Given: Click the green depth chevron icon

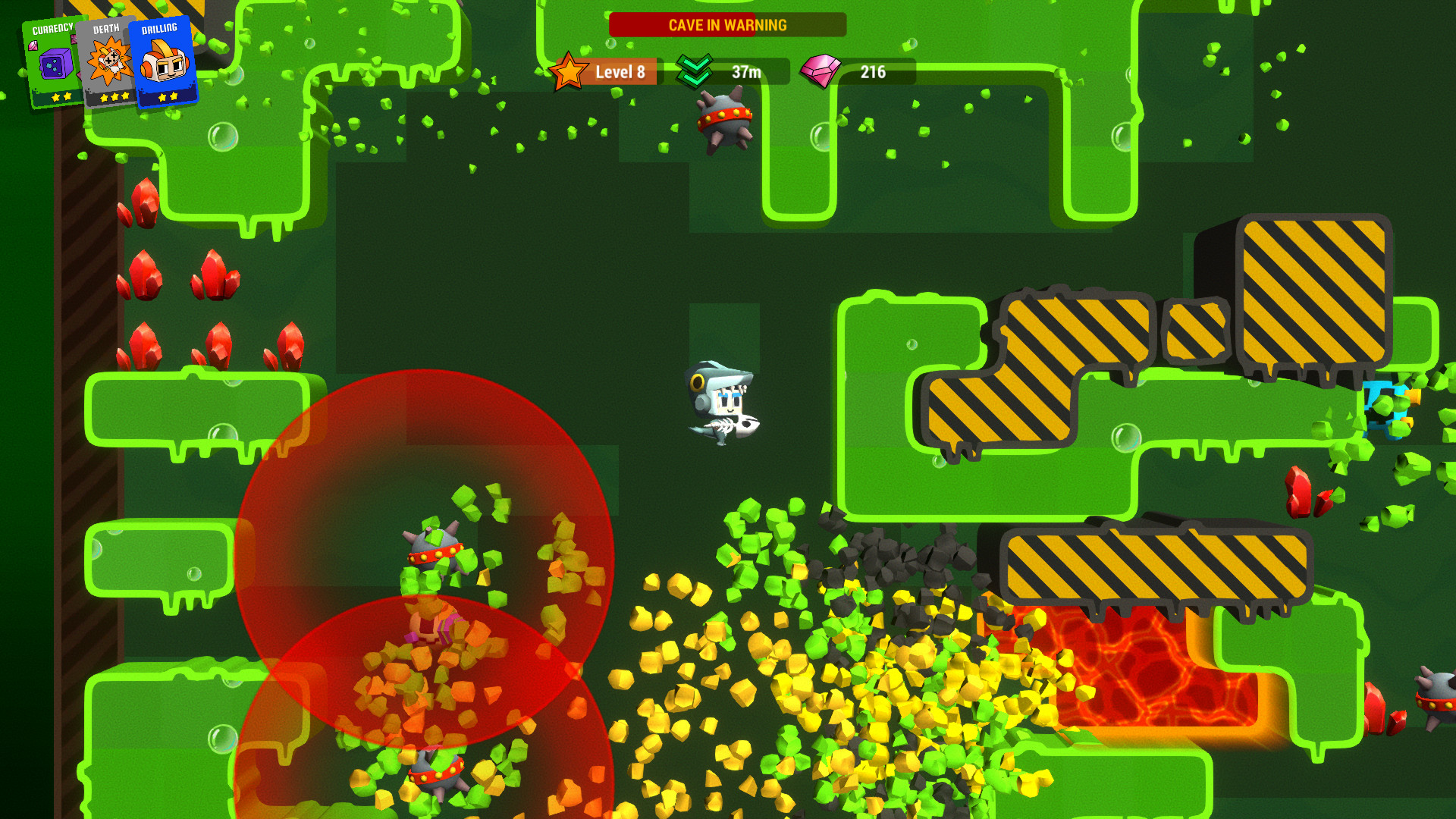Looking at the screenshot, I should 695,72.
